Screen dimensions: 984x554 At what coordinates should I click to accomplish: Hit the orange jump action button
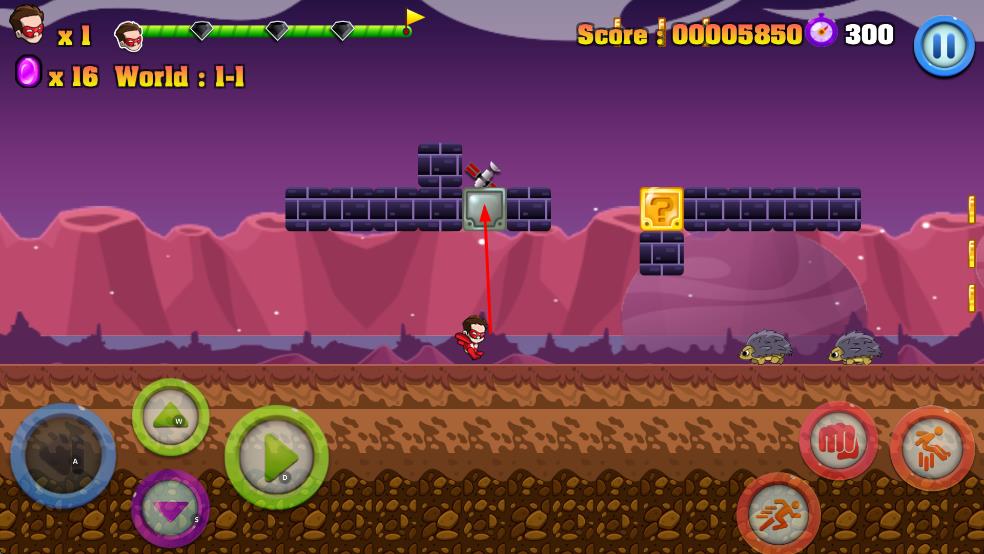coord(932,448)
